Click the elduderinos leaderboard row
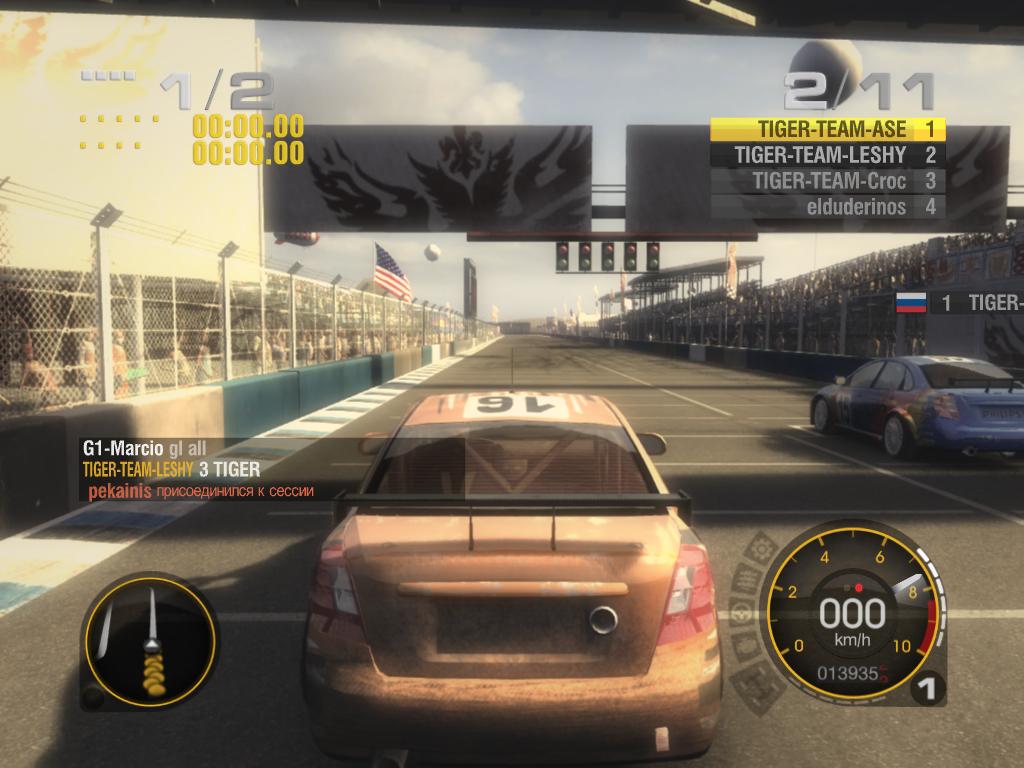 pos(828,207)
